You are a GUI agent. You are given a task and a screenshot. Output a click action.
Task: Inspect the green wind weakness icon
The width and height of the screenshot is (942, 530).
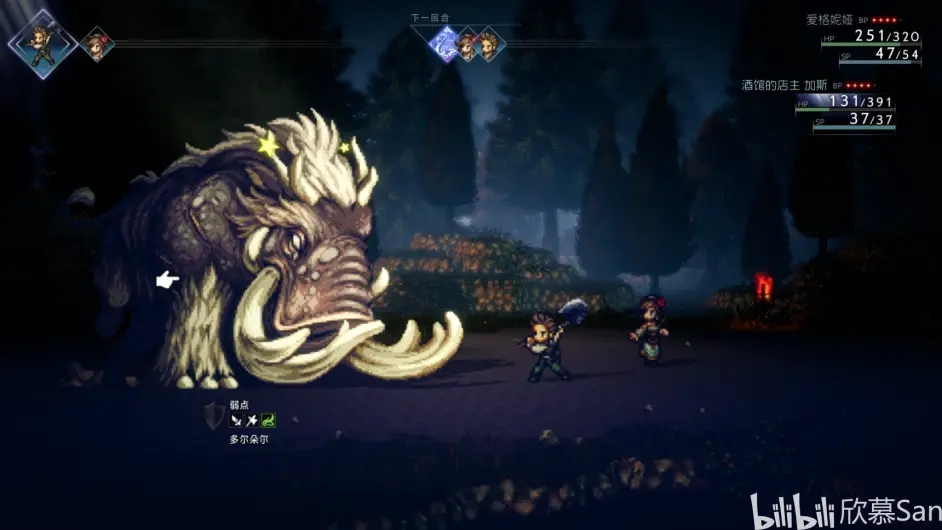pos(268,420)
